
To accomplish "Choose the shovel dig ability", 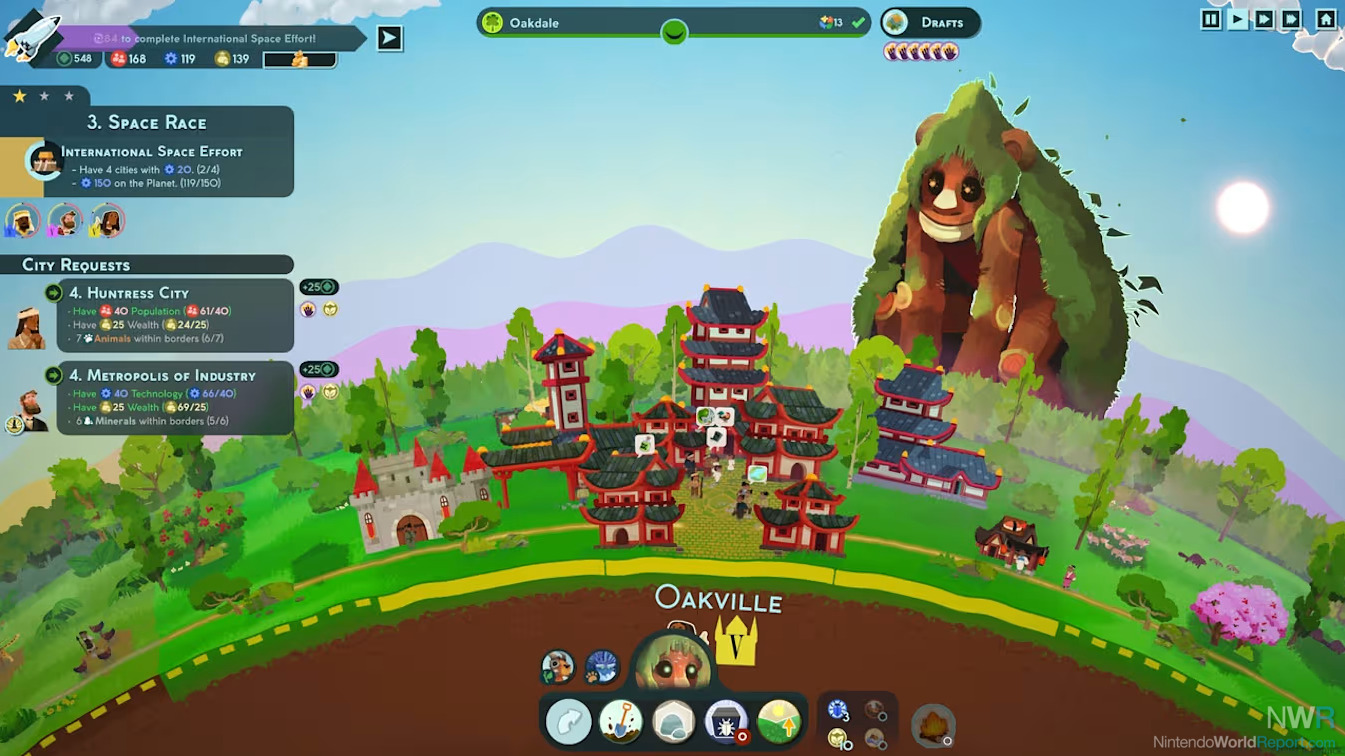I will (x=620, y=721).
